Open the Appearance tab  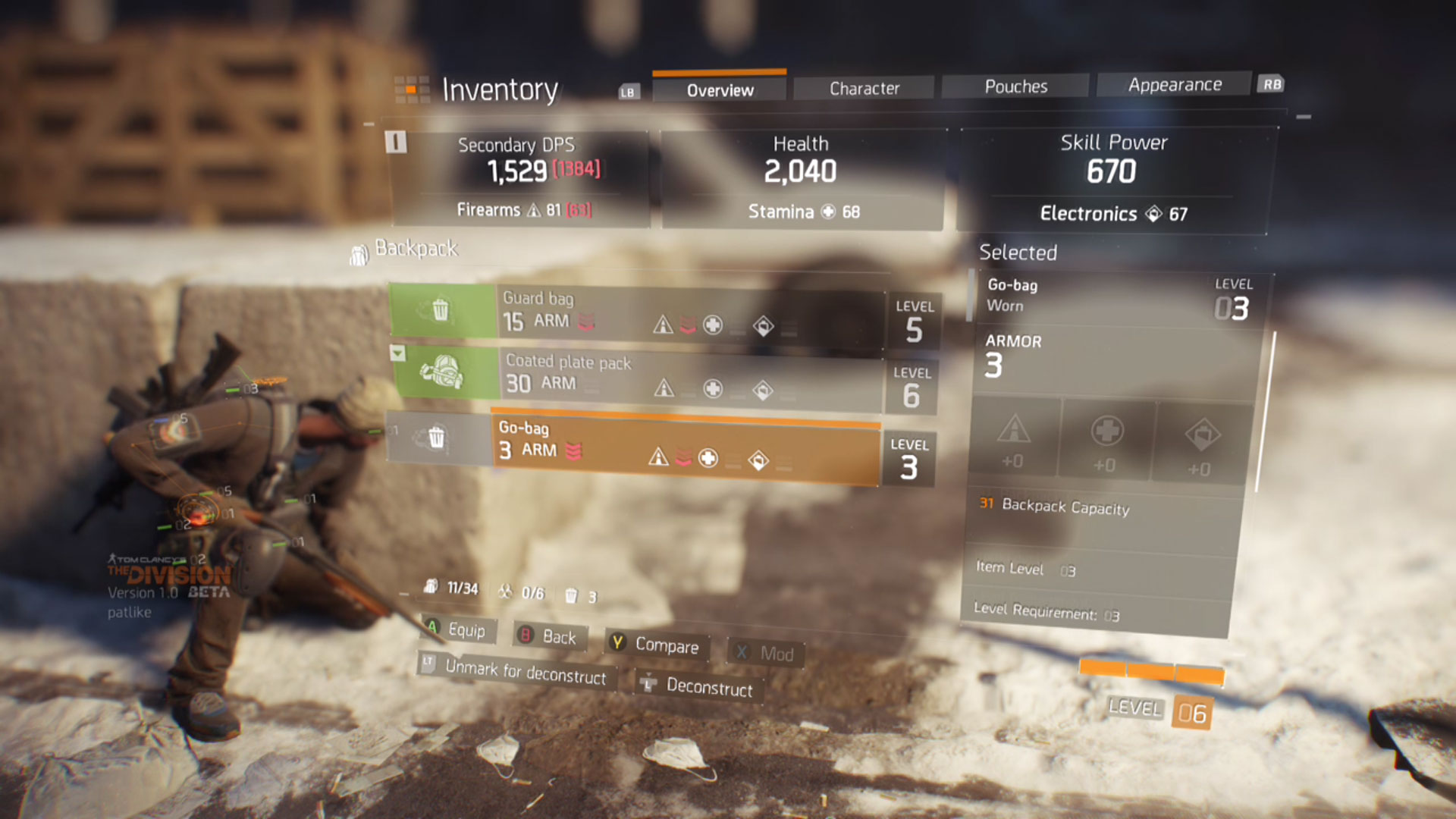click(x=1173, y=84)
